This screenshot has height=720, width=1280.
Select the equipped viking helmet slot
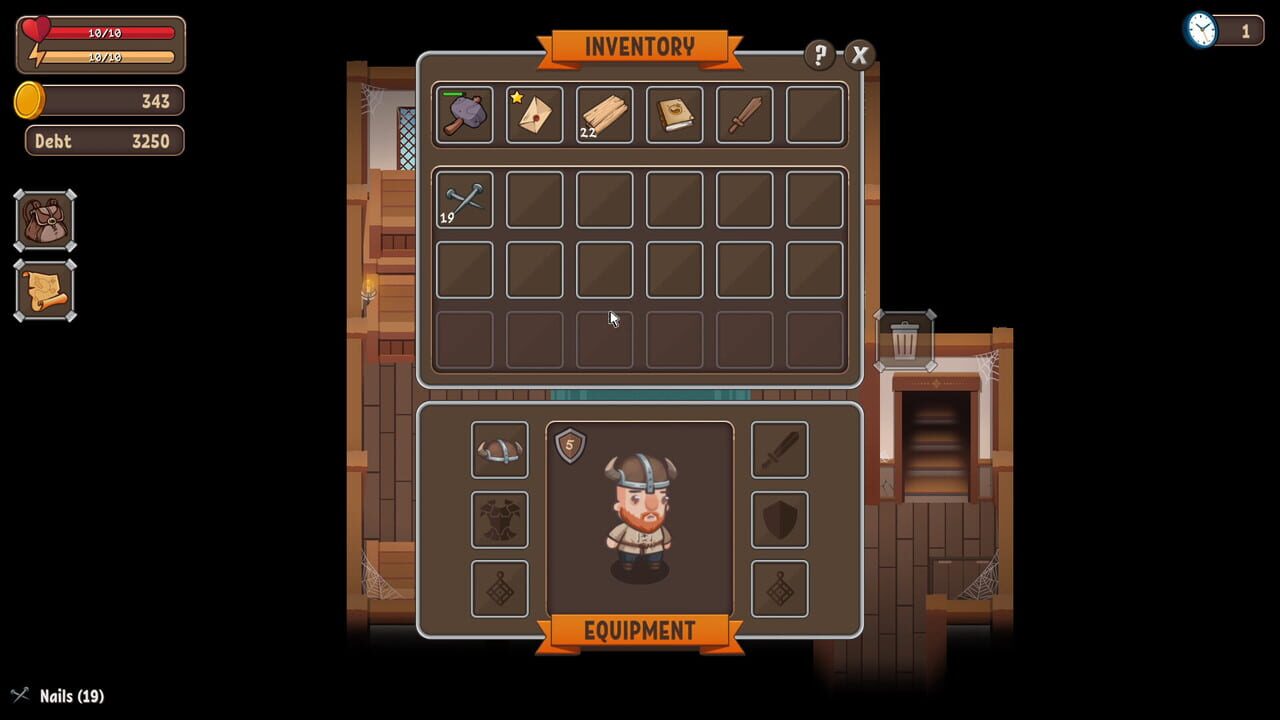point(499,451)
